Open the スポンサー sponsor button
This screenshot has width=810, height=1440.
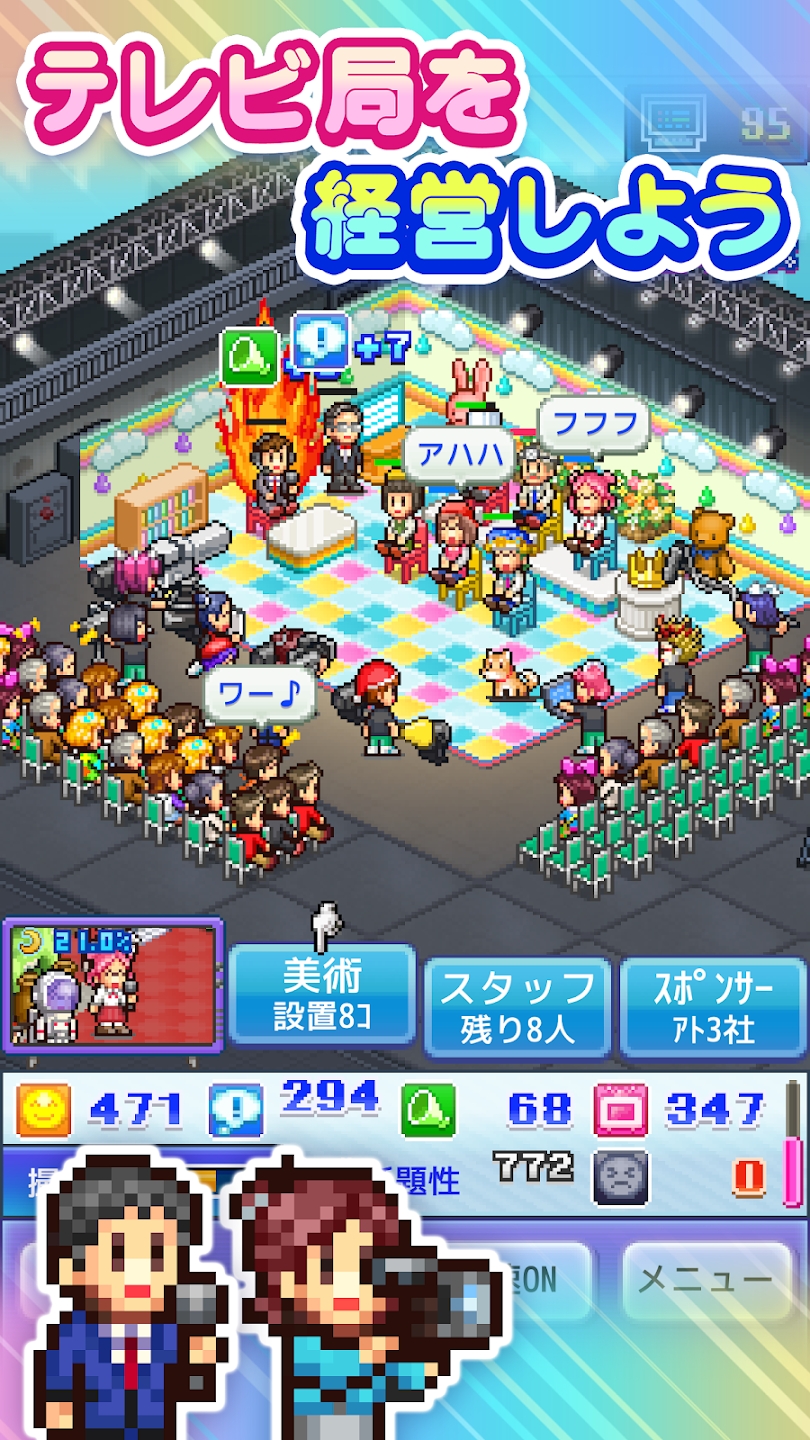(713, 1006)
